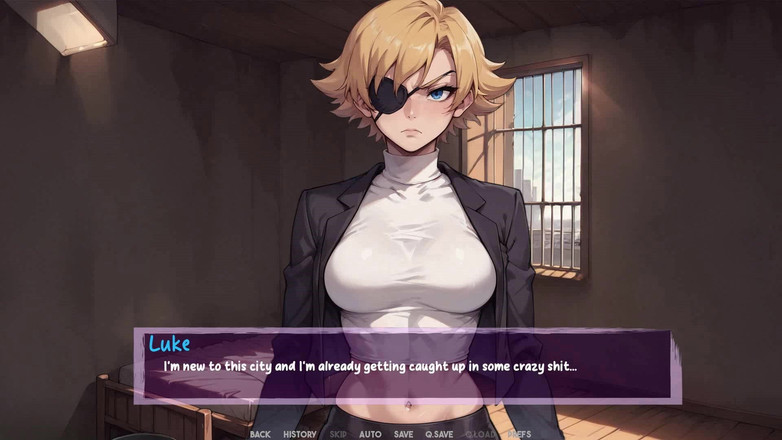Open the dialogue History log
This screenshot has height=440, width=782.
(x=300, y=434)
